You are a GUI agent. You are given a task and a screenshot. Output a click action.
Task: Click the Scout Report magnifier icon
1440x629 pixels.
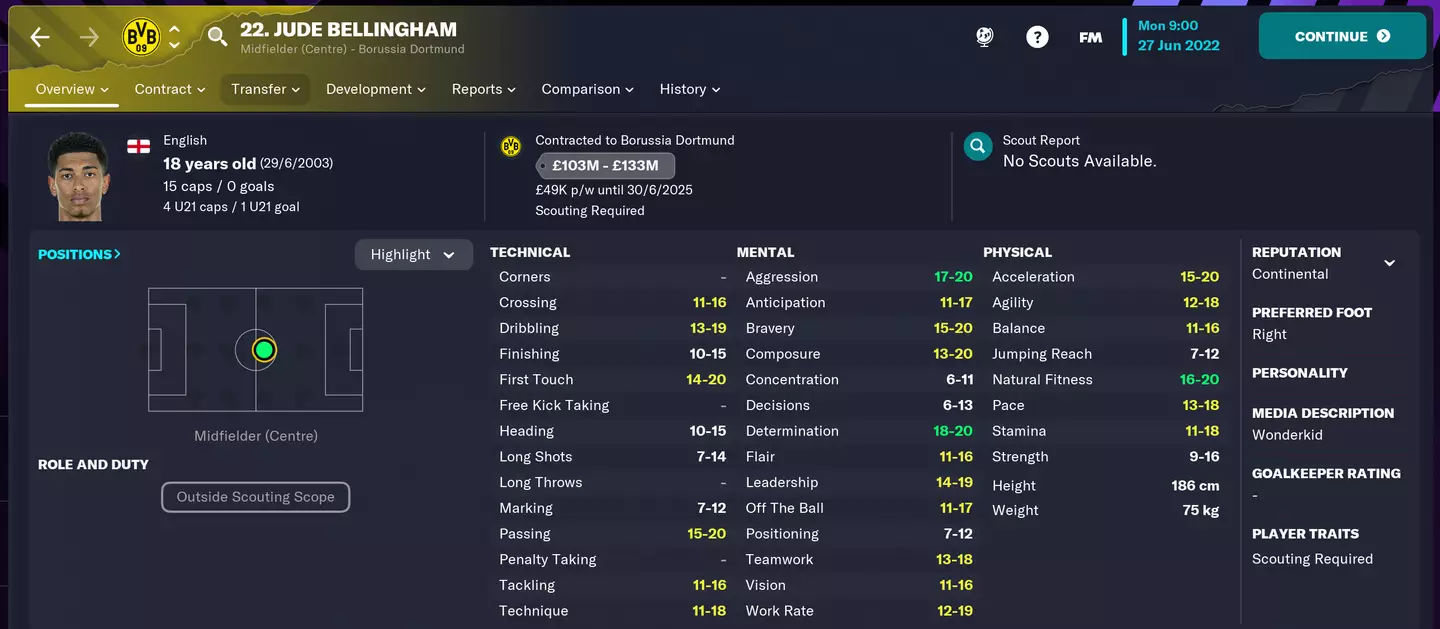pyautogui.click(x=977, y=147)
